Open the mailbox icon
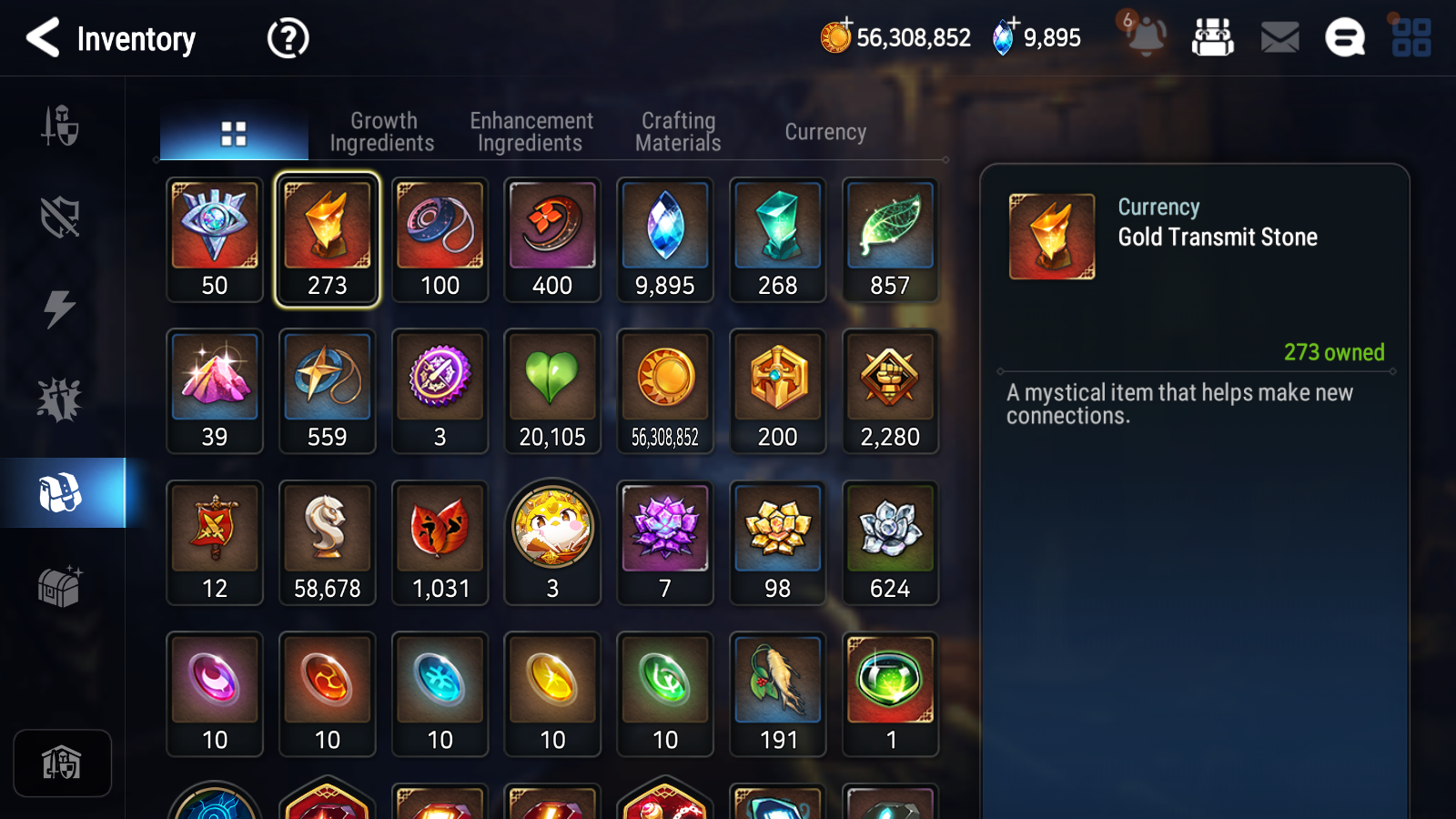 click(x=1279, y=38)
